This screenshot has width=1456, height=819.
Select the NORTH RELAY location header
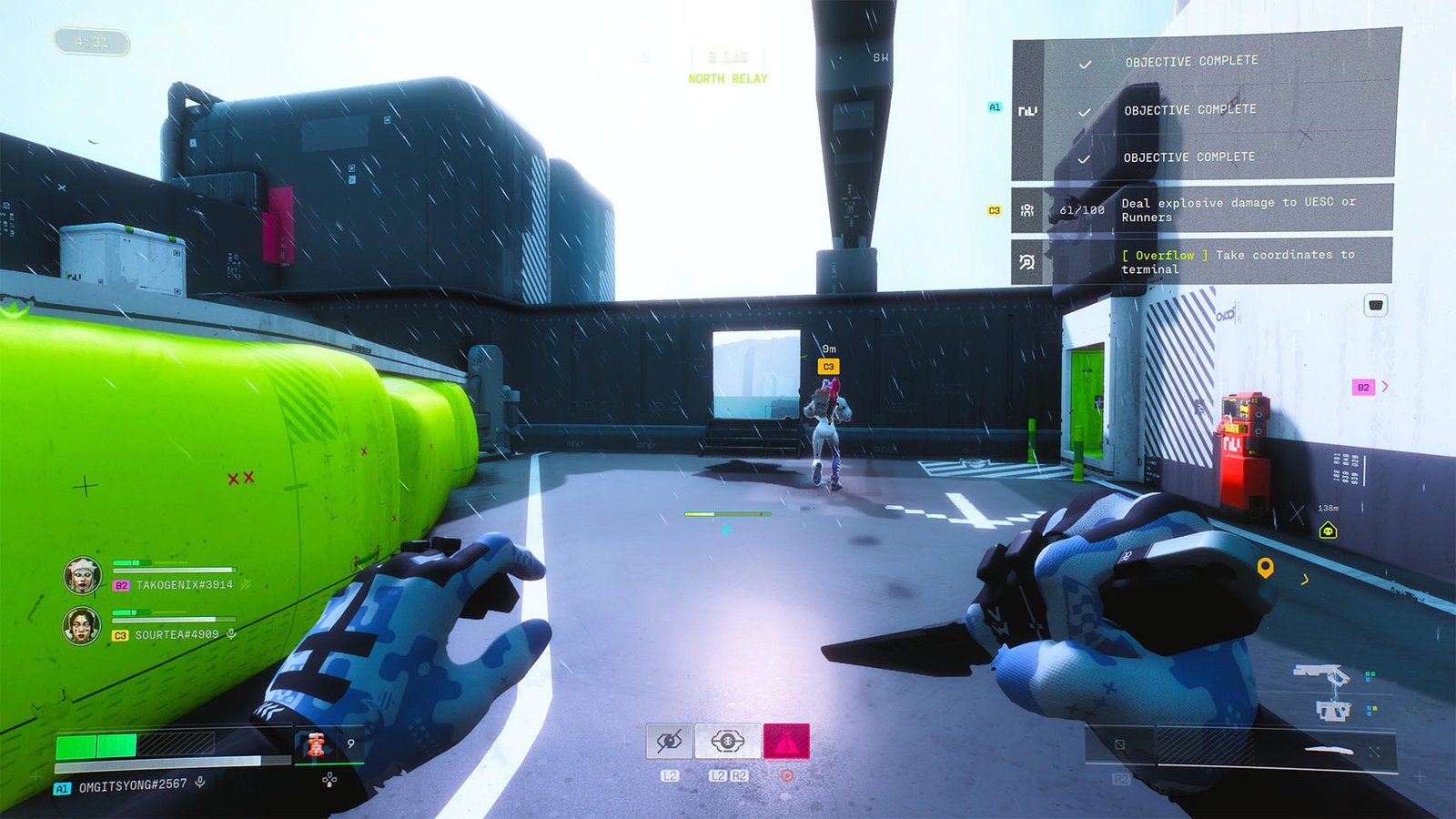tap(726, 77)
